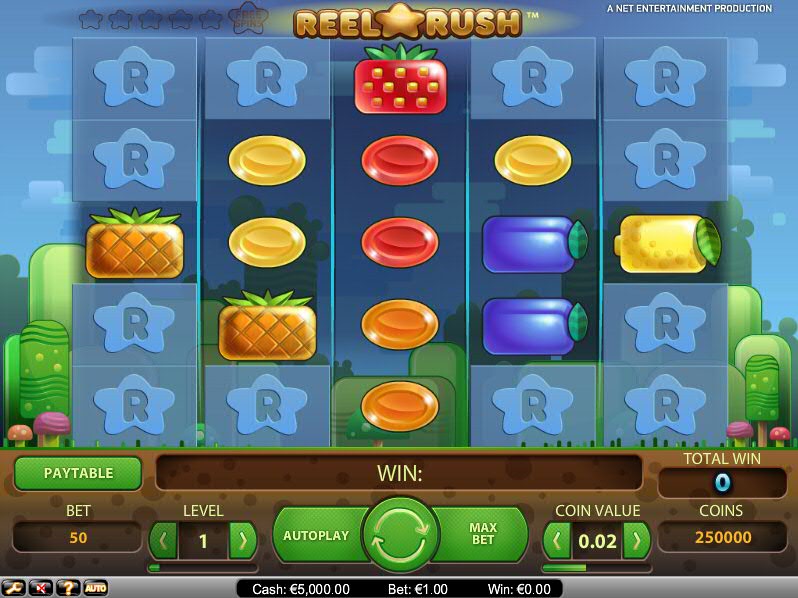Toggle sound with the muted speaker icon
Viewport: 798px width, 598px height.
[42, 588]
